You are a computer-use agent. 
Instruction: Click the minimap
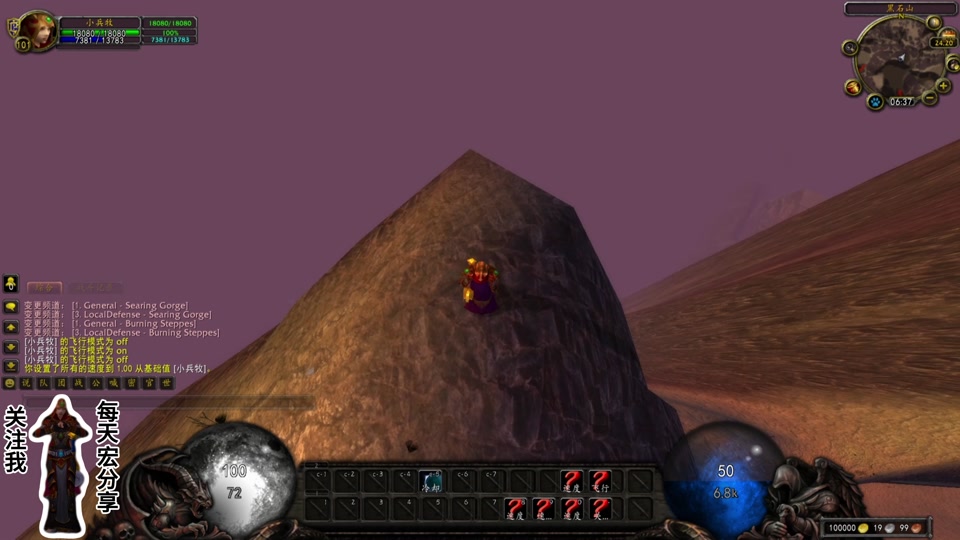point(898,60)
